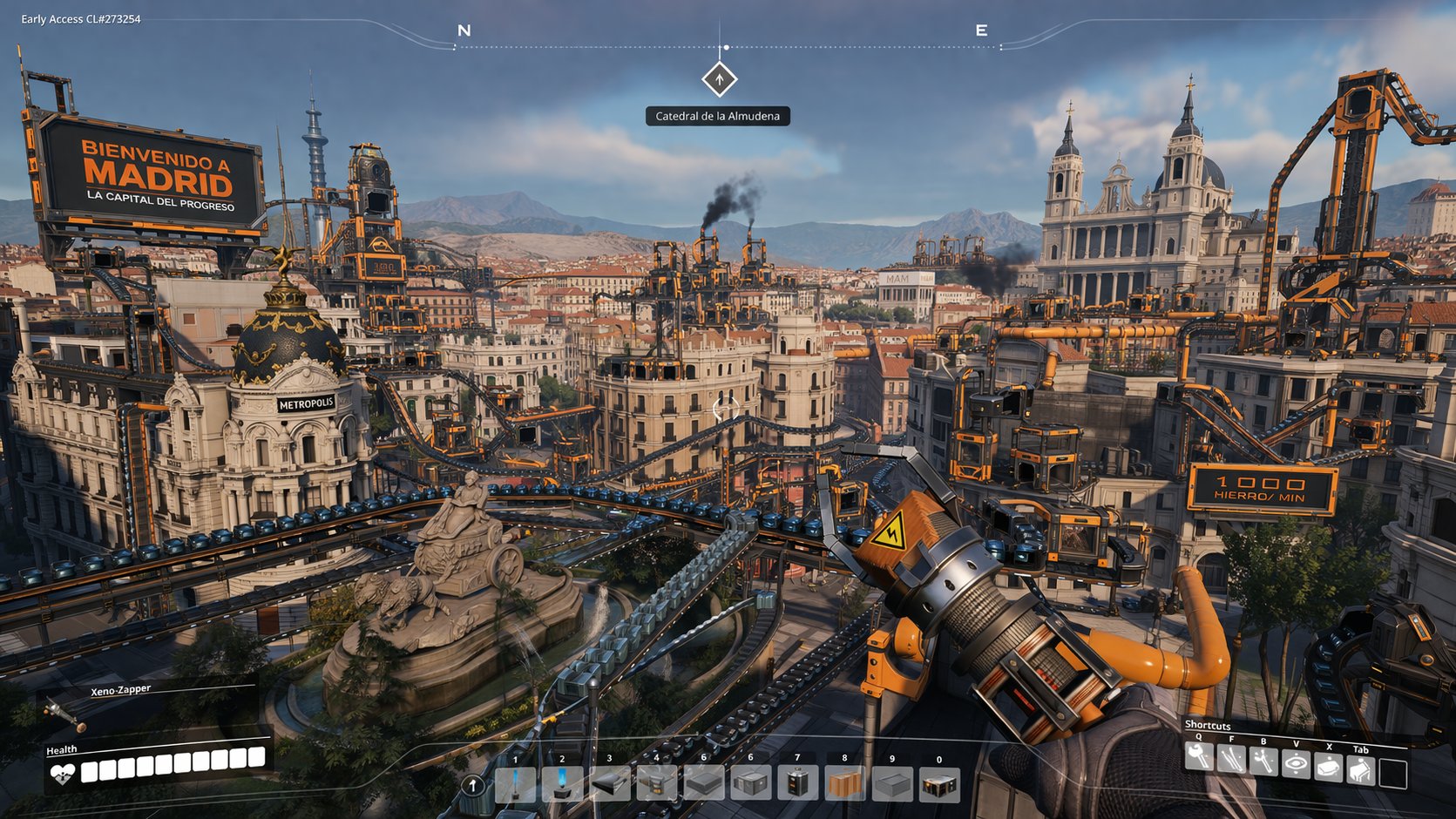Select the storage container in hotbar slot 0
The height and width of the screenshot is (819, 1456).
point(939,786)
